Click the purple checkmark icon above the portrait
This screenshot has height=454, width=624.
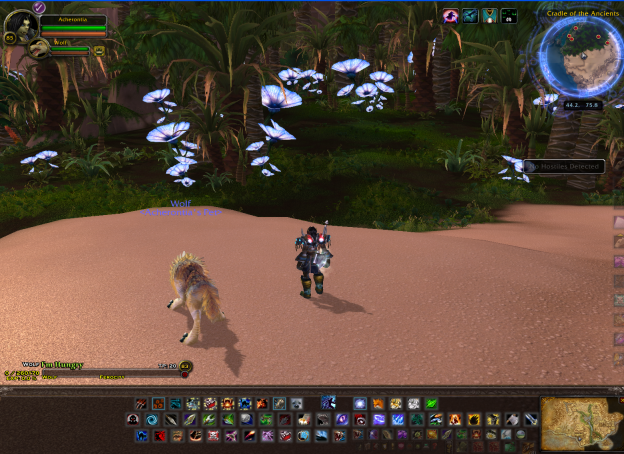pos(38,7)
